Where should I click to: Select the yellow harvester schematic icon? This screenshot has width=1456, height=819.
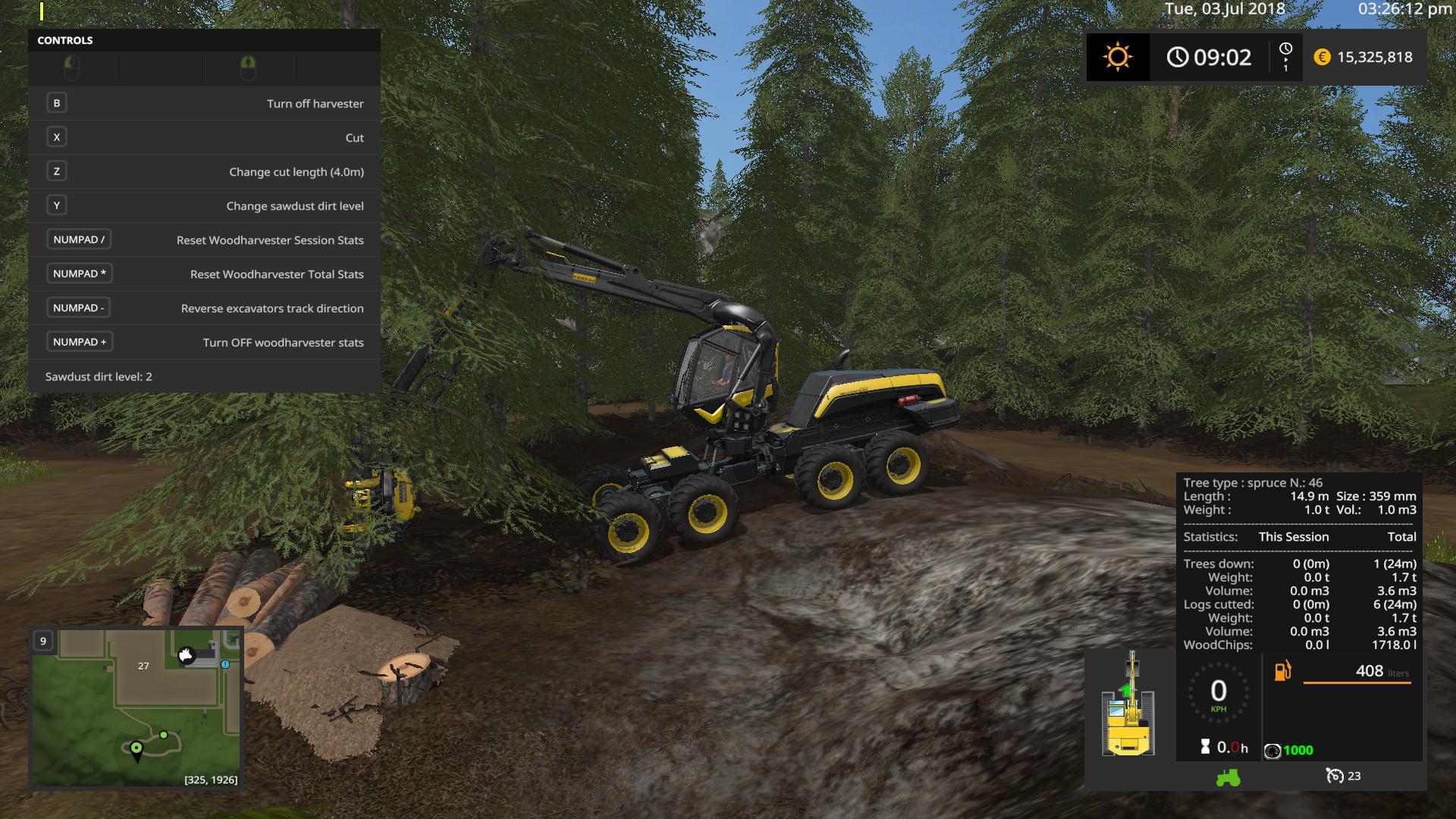point(1128,705)
